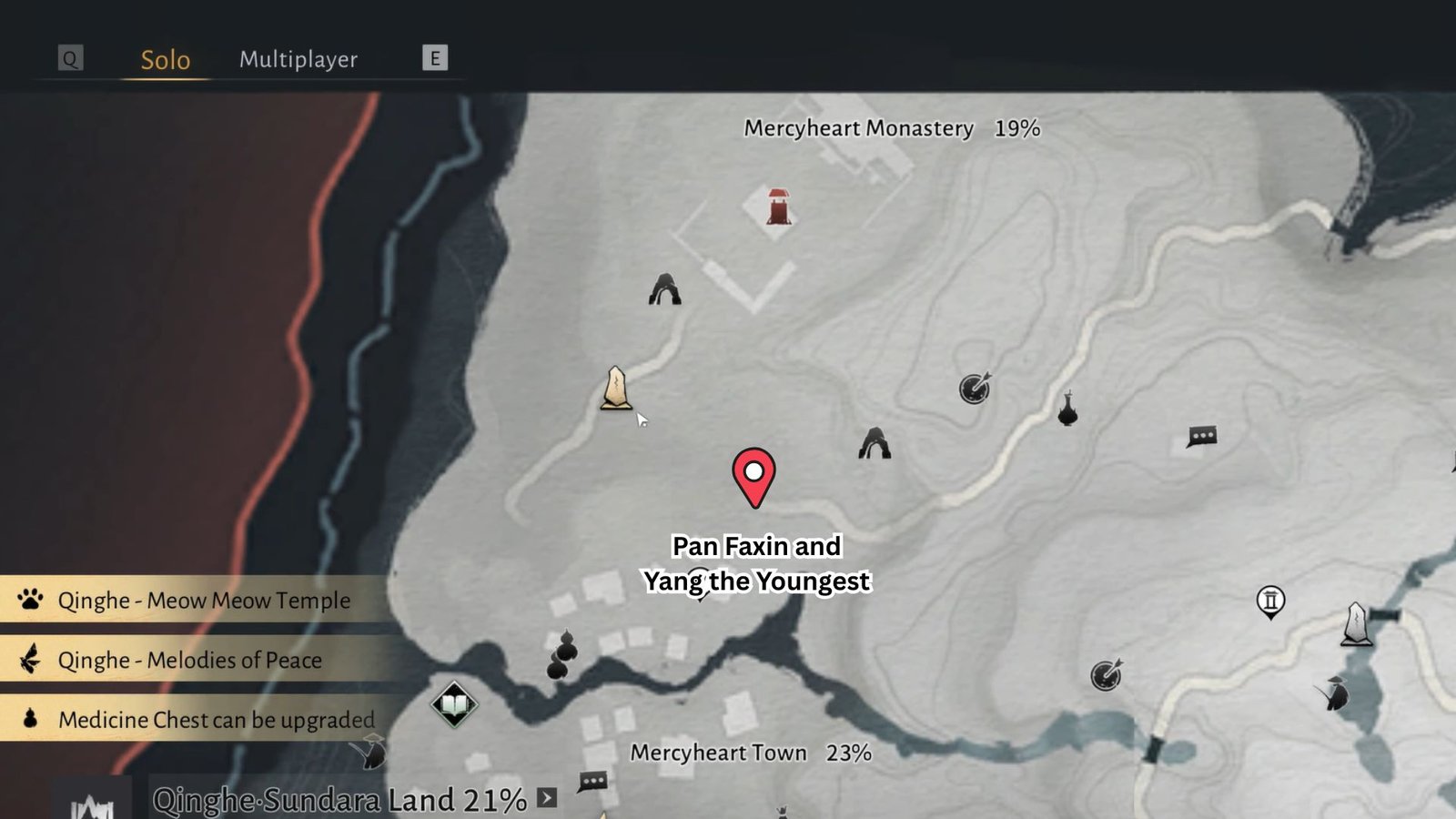Switch to the Solo tab
The height and width of the screenshot is (819, 1456).
[165, 60]
